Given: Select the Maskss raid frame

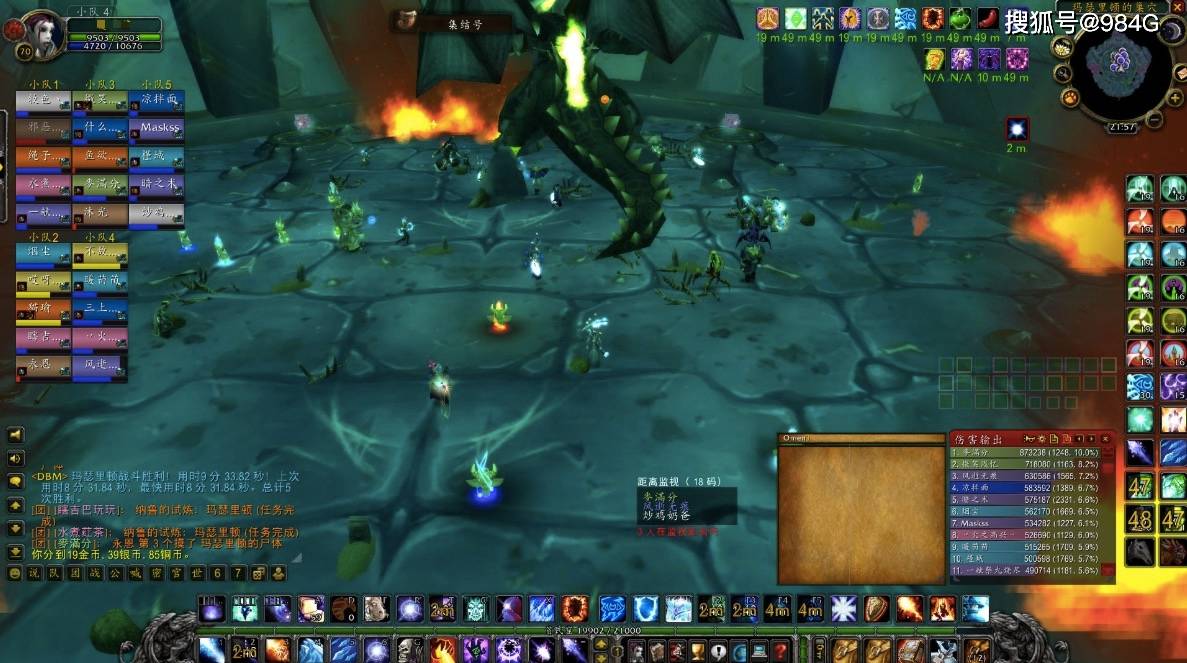Looking at the screenshot, I should [159, 129].
